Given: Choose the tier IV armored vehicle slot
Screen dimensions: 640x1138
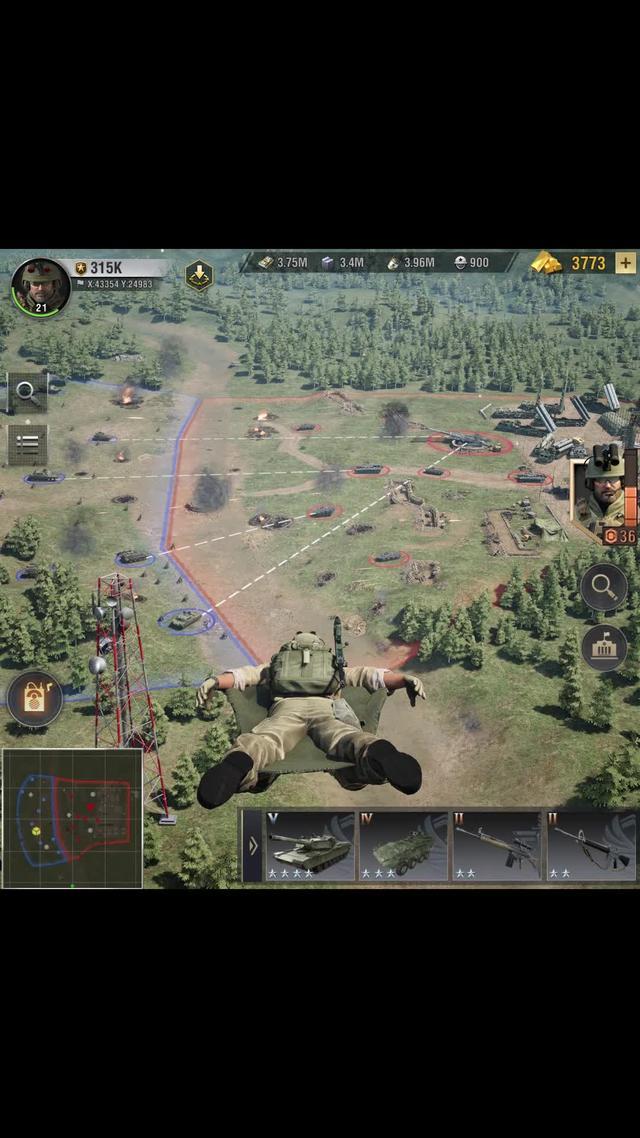Looking at the screenshot, I should (403, 845).
